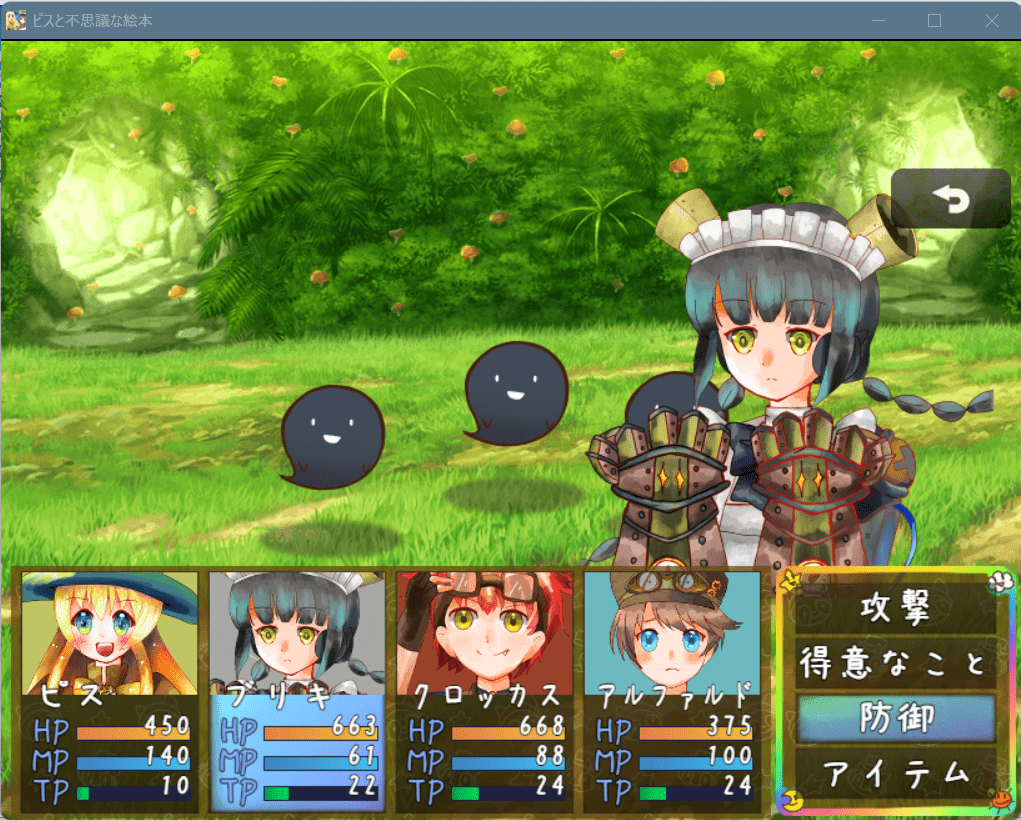Viewport: 1021px width, 820px height.
Task: Select クロッカス party member portrait
Action: coord(484,633)
